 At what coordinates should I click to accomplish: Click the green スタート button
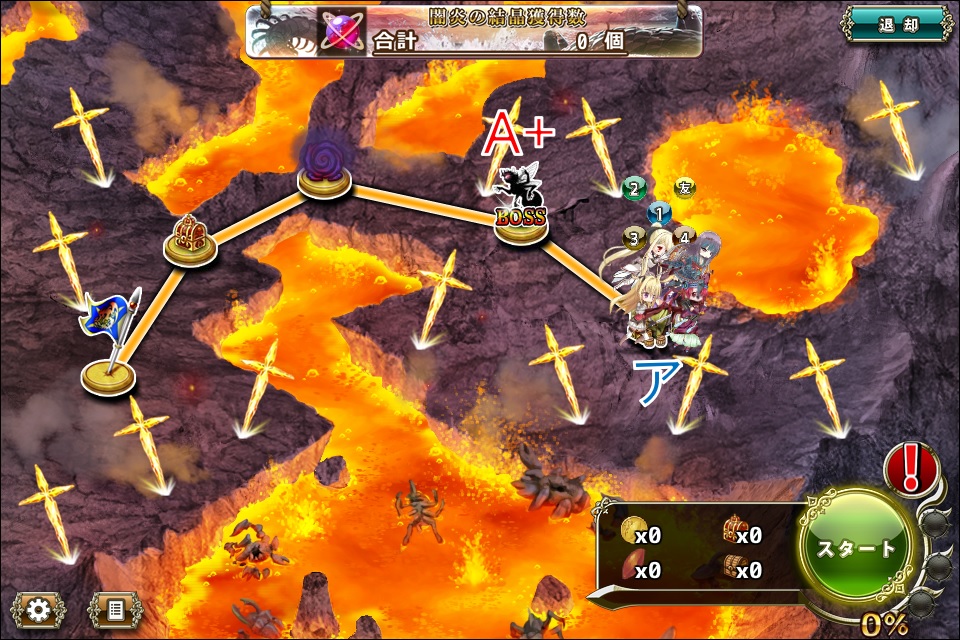coord(858,549)
